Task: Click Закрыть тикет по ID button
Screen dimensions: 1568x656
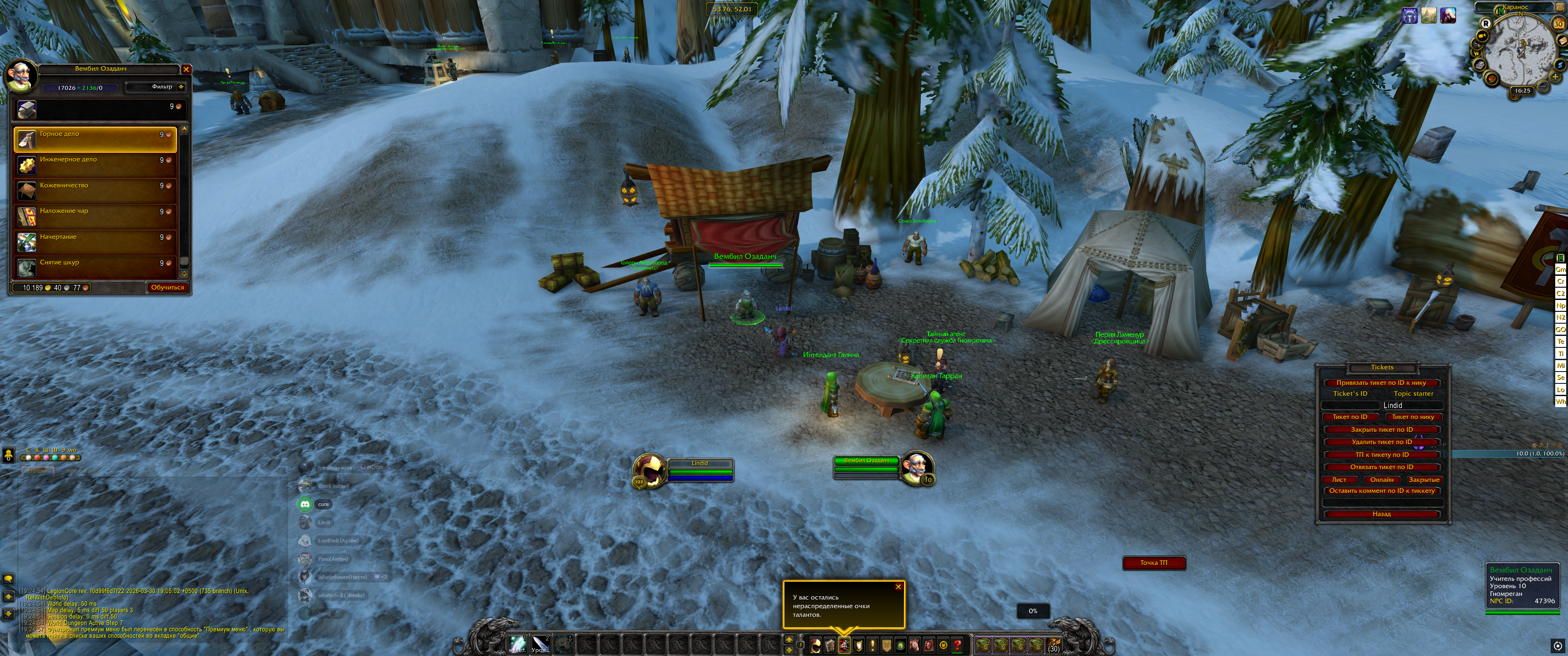Action: (x=1381, y=429)
